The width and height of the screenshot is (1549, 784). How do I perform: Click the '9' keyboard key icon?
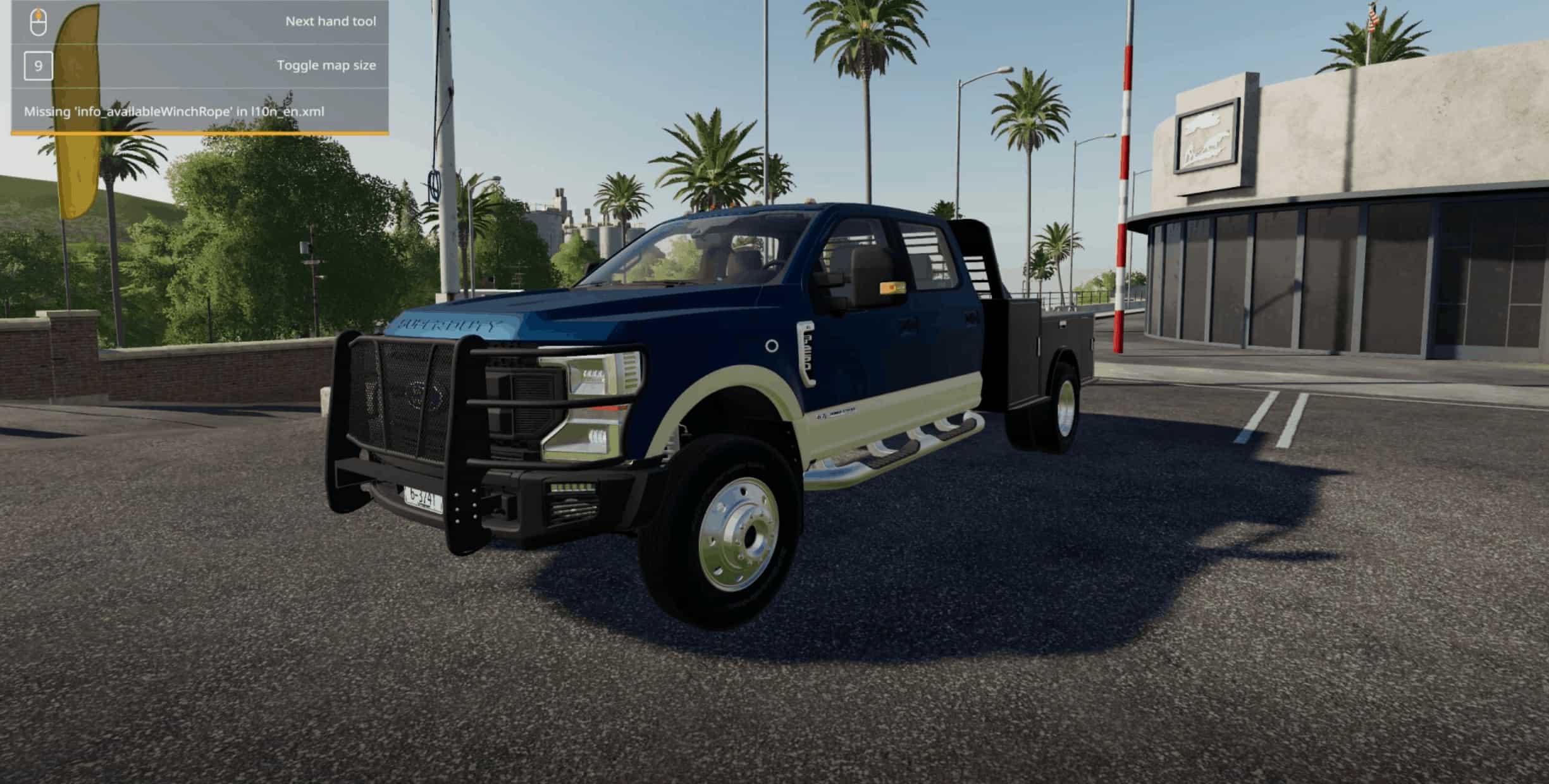pyautogui.click(x=39, y=64)
